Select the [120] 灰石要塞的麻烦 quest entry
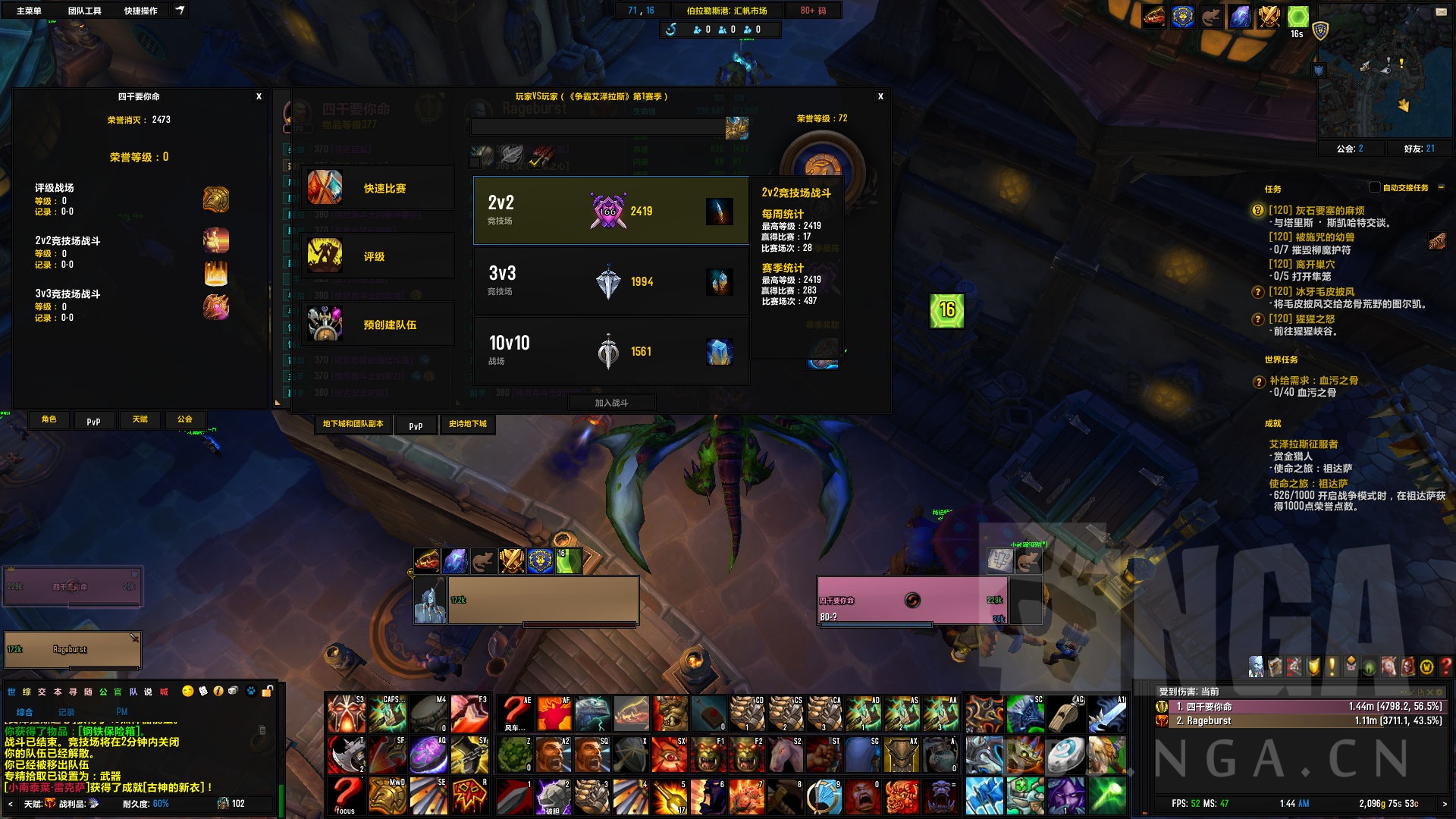Screen dimensions: 1456x819 click(x=1316, y=210)
